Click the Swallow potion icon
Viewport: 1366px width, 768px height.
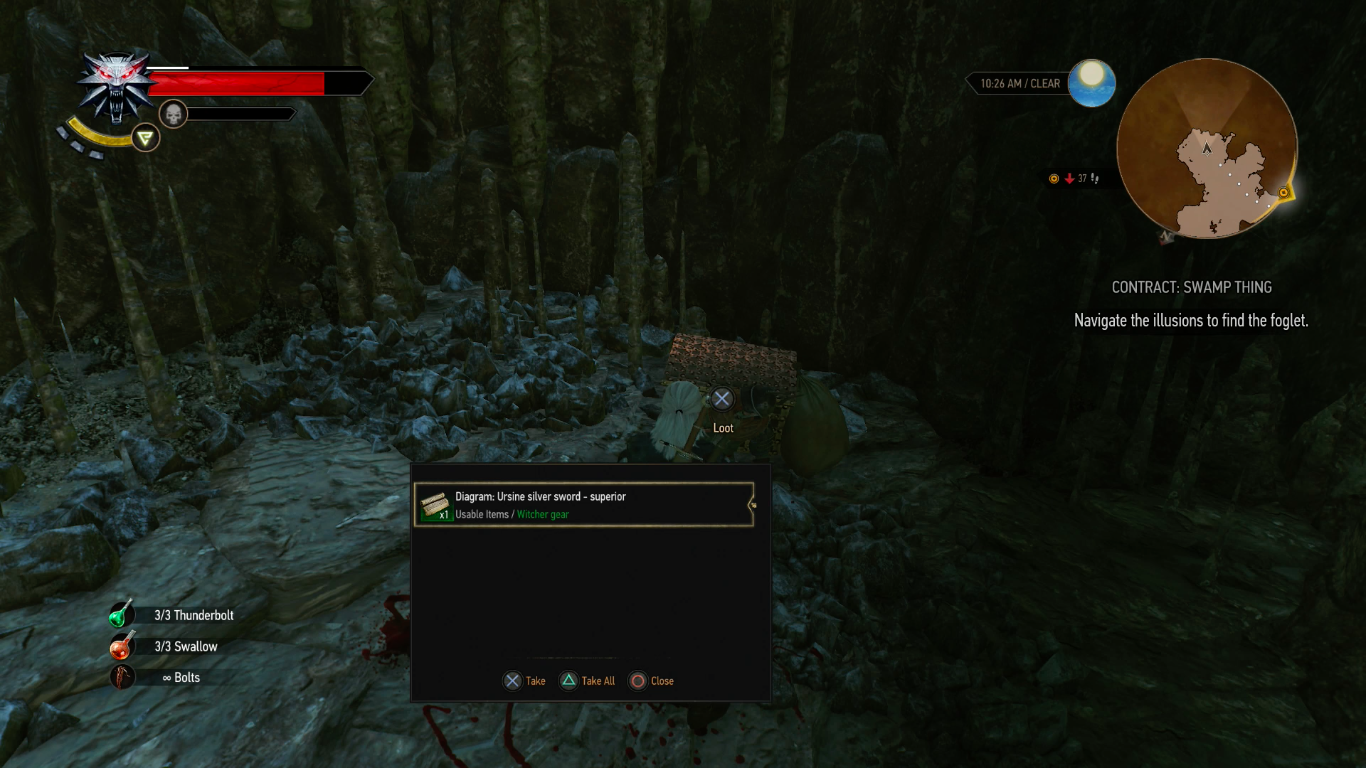point(120,646)
